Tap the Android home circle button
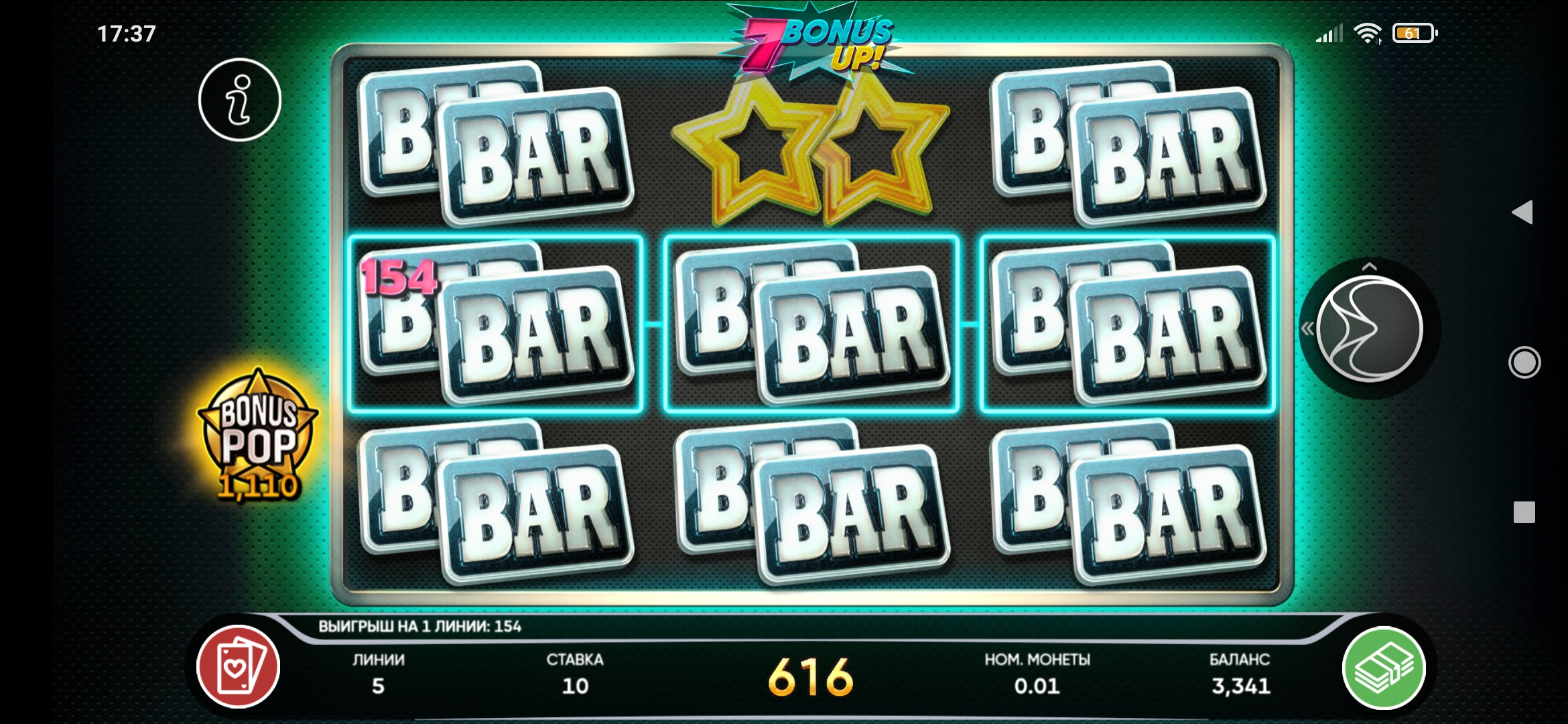The width and height of the screenshot is (1568, 724). coord(1524,363)
